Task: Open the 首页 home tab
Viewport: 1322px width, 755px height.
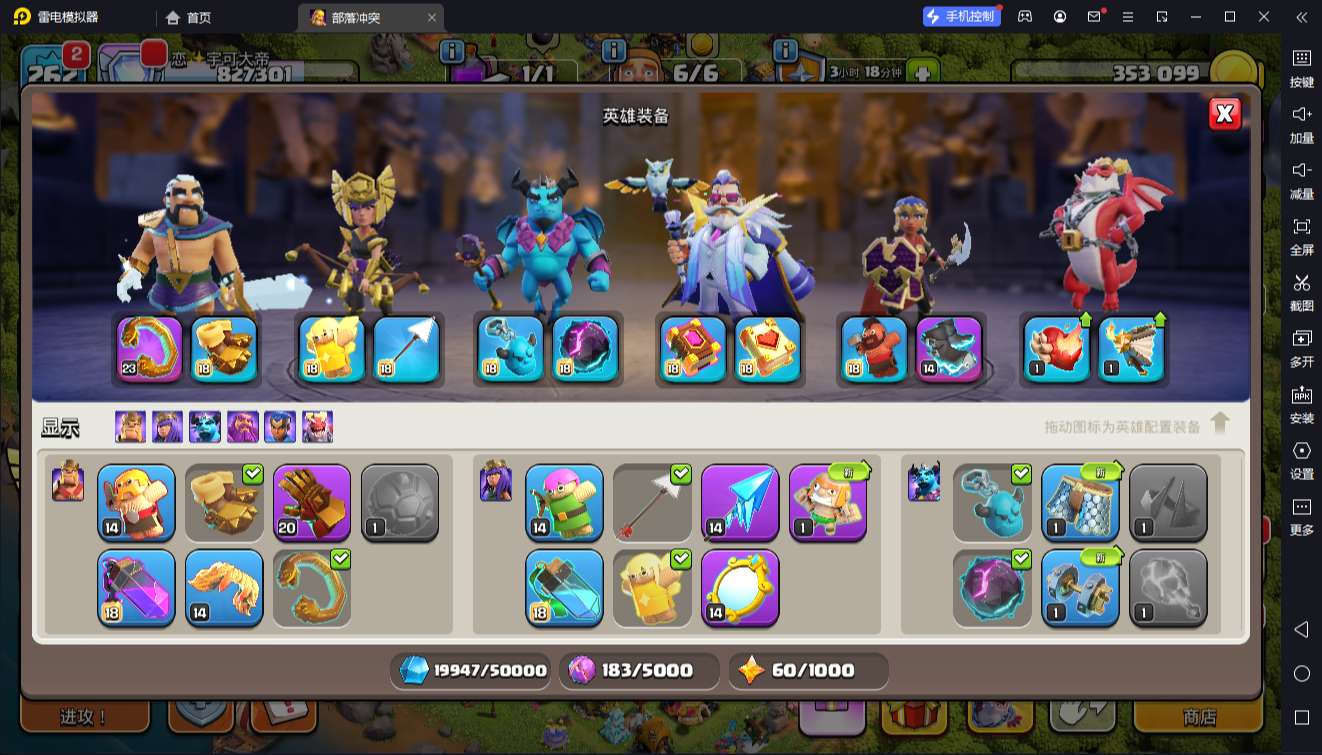Action: (x=189, y=17)
